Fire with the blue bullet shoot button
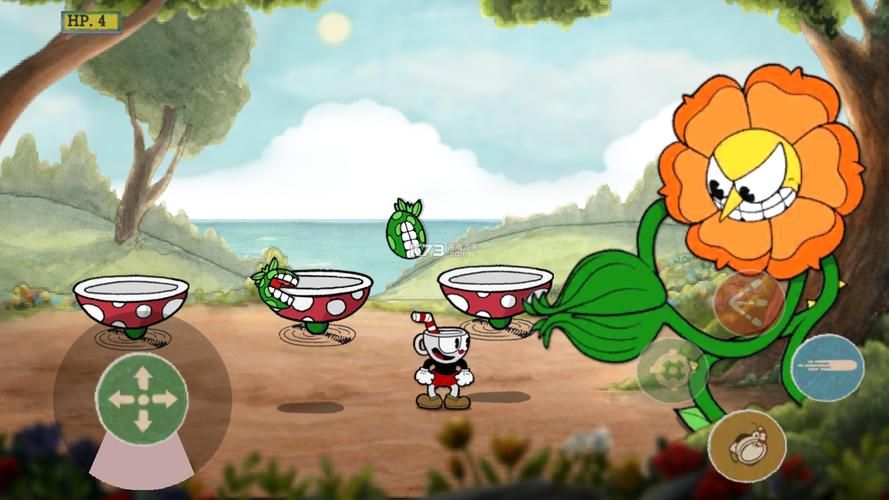Screen dimensions: 889x500 (826, 367)
